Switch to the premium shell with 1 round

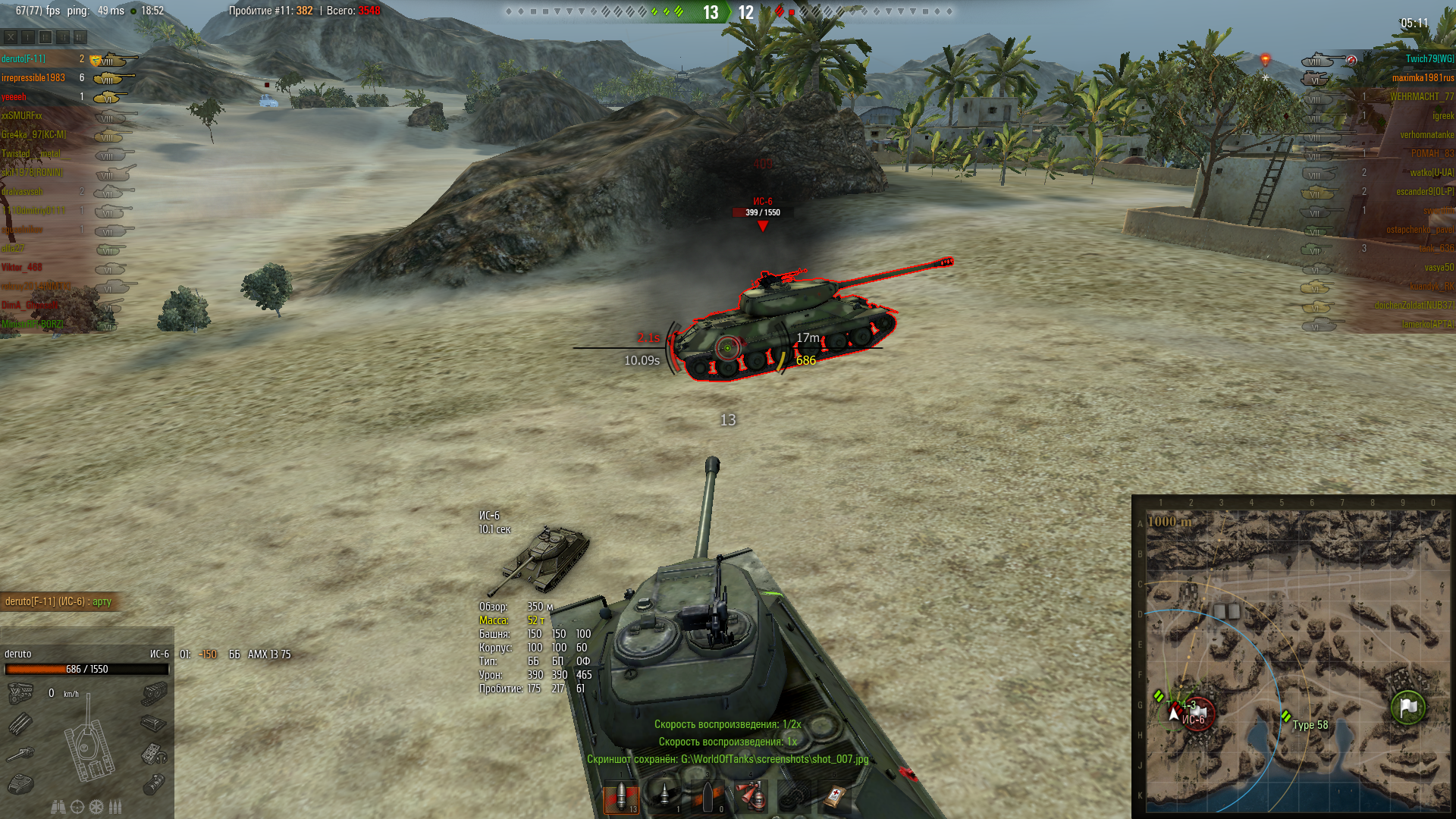[x=664, y=798]
